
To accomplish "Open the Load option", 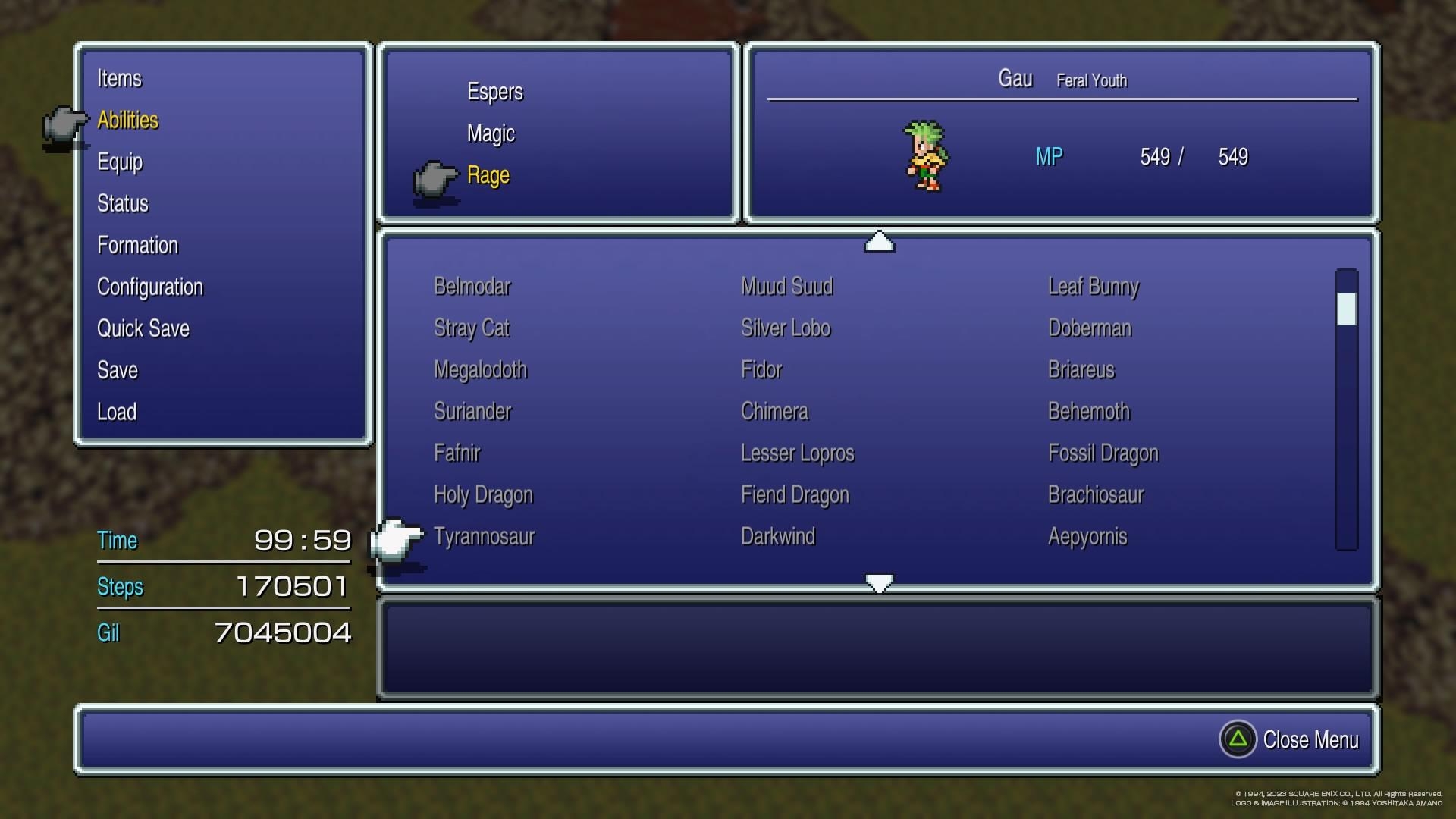I will (117, 412).
